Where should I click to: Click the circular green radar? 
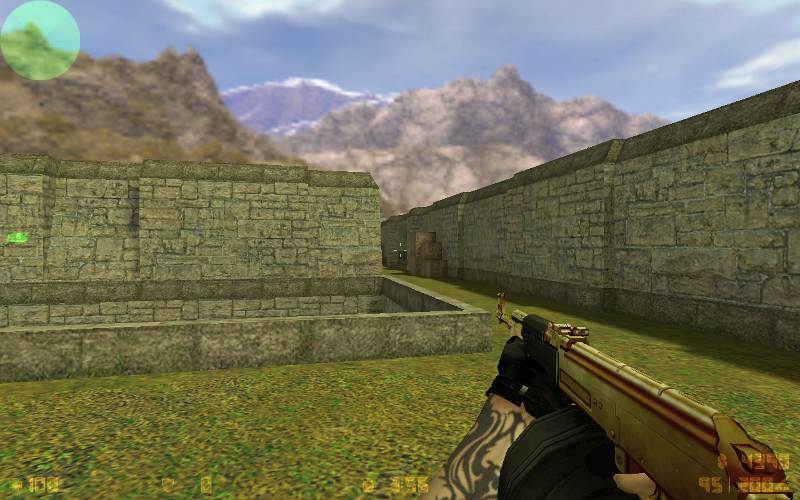click(x=40, y=40)
